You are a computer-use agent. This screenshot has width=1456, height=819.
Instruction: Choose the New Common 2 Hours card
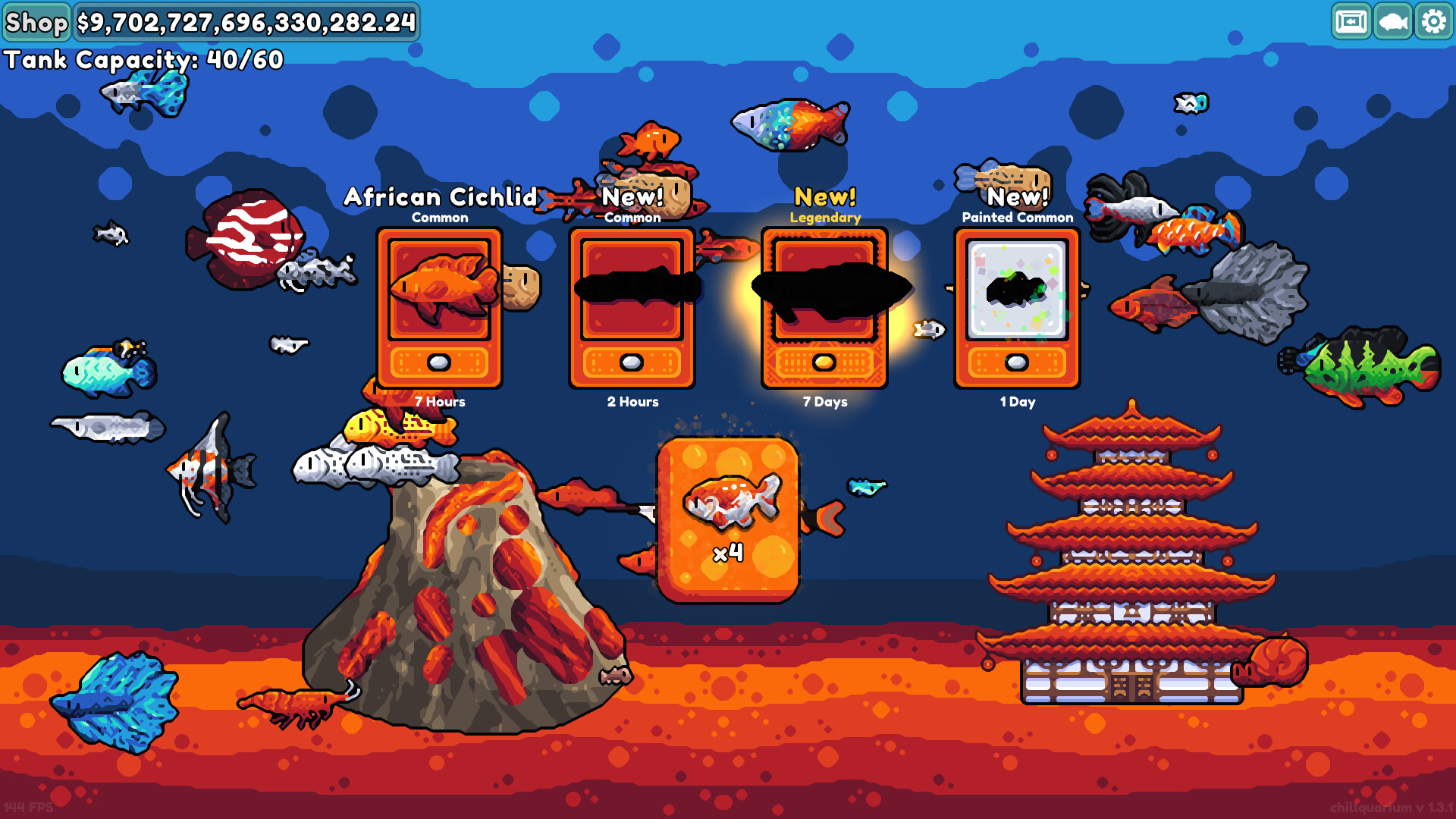coord(632,307)
